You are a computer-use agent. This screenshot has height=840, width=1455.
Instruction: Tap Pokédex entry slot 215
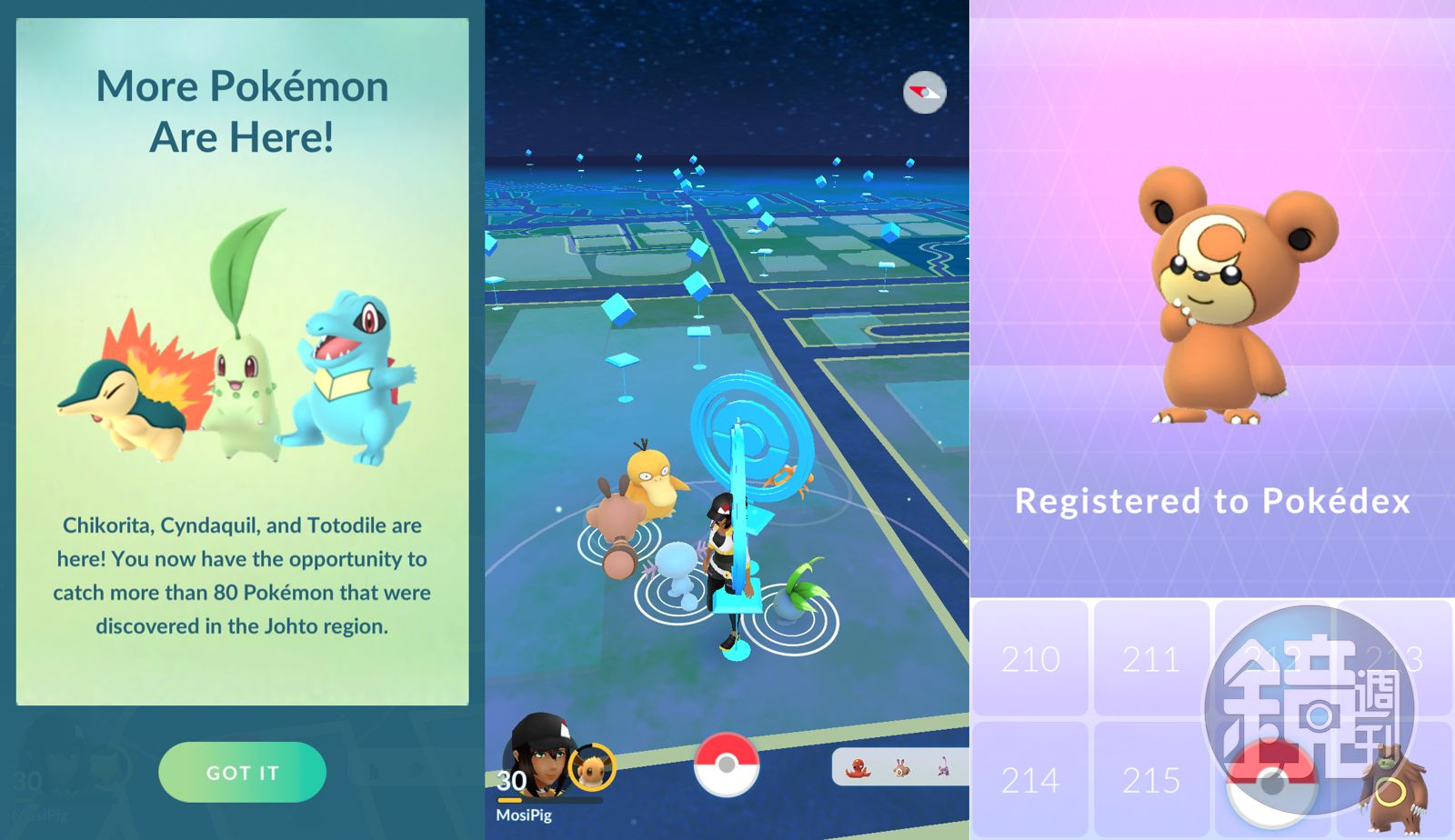pyautogui.click(x=1153, y=780)
